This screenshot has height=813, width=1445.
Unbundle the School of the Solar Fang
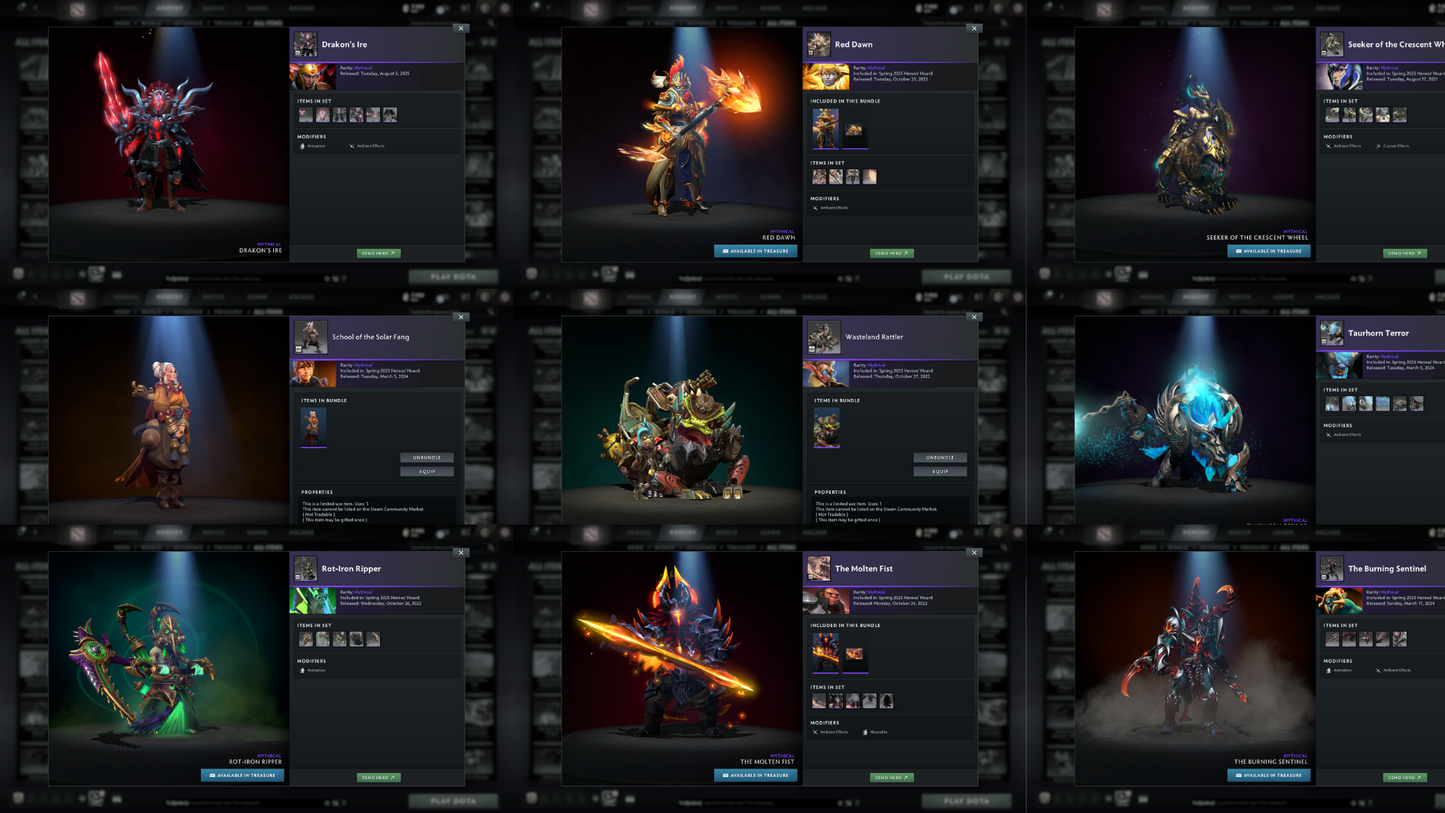[x=427, y=457]
